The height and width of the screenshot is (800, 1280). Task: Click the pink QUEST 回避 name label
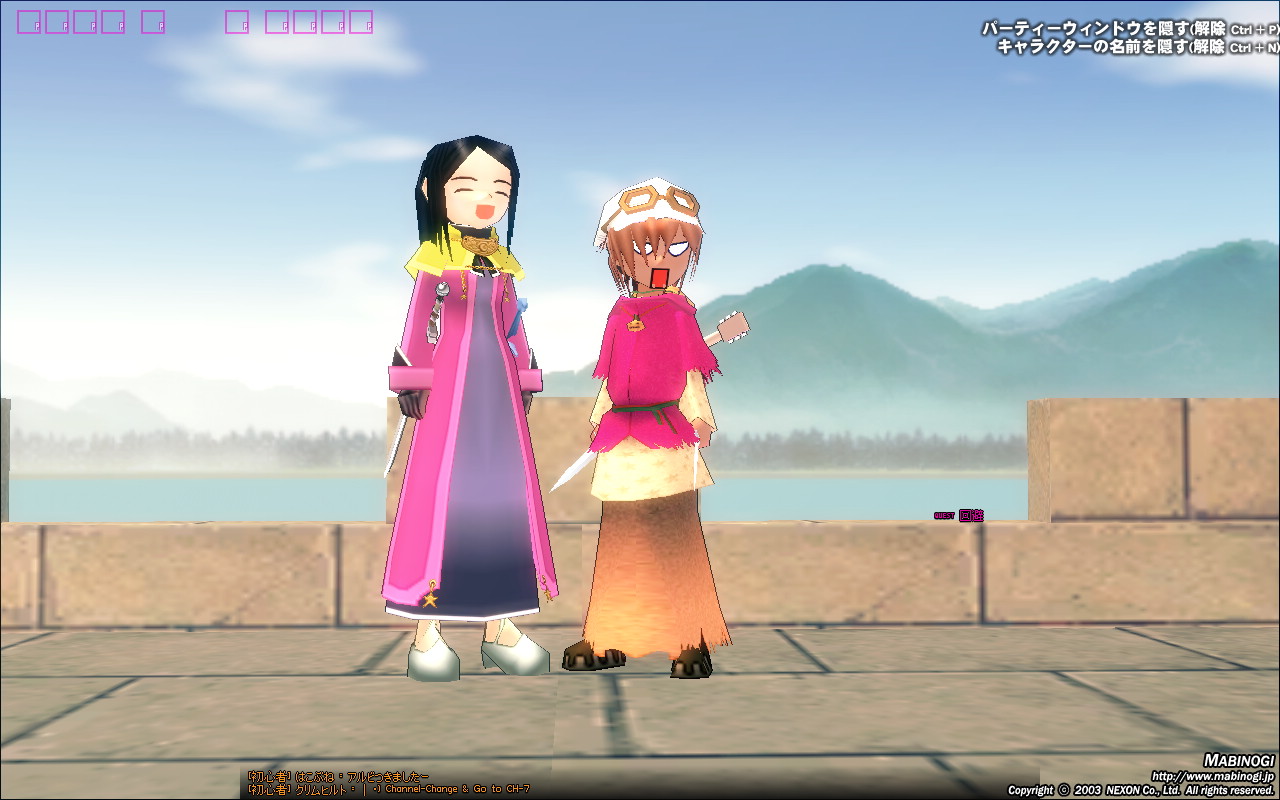point(960,516)
